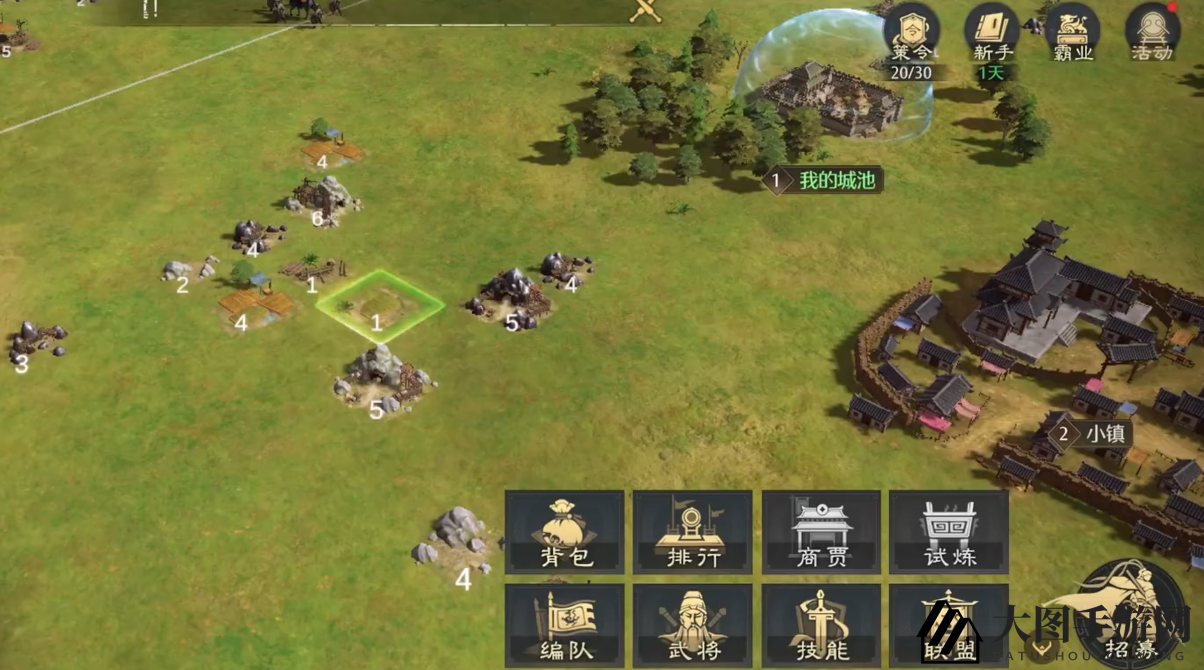This screenshot has height=670, width=1204.
Task: Open the 背包 backpack menu
Action: pos(565,531)
